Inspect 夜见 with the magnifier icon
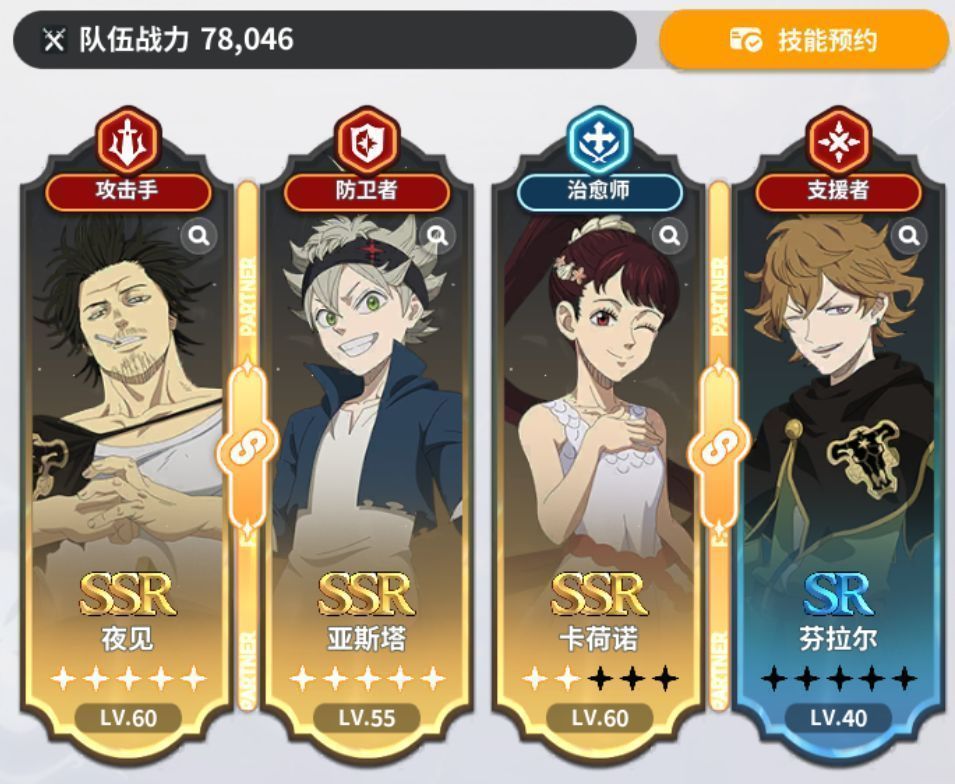The height and width of the screenshot is (784, 955). [199, 236]
